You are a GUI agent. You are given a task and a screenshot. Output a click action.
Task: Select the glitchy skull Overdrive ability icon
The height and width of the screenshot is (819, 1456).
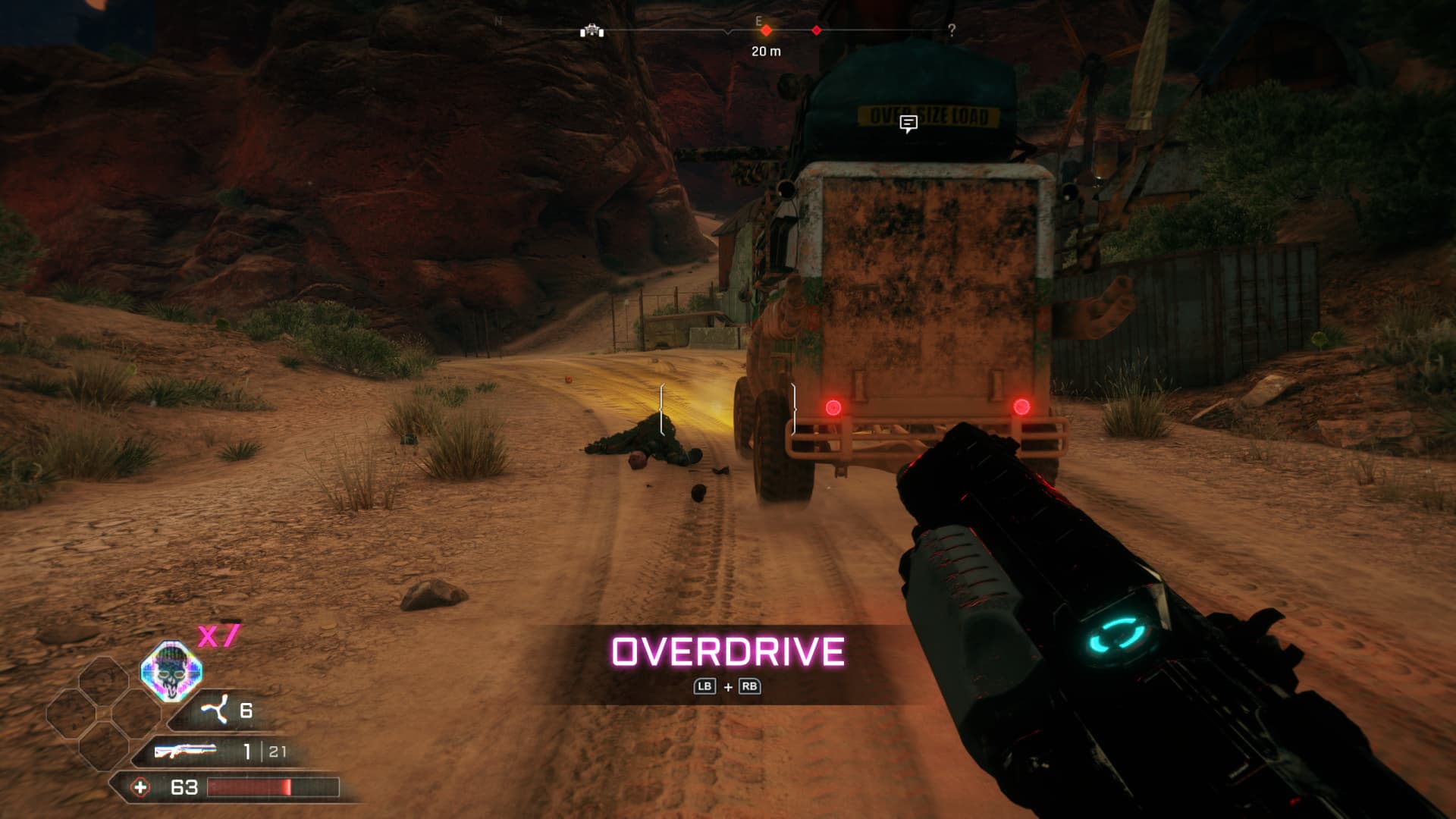click(x=170, y=671)
